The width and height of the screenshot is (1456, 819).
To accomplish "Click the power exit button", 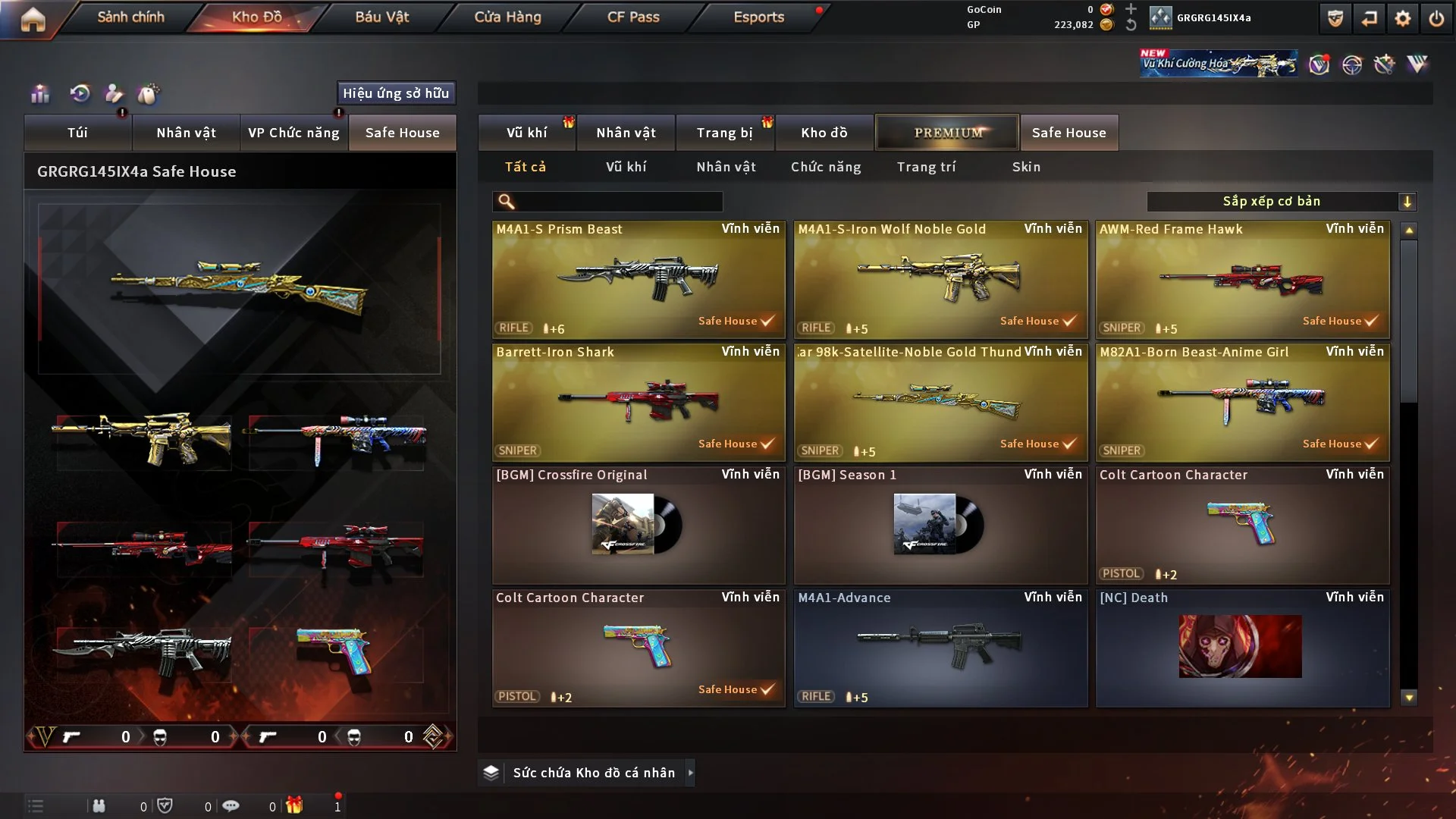I will (x=1436, y=18).
